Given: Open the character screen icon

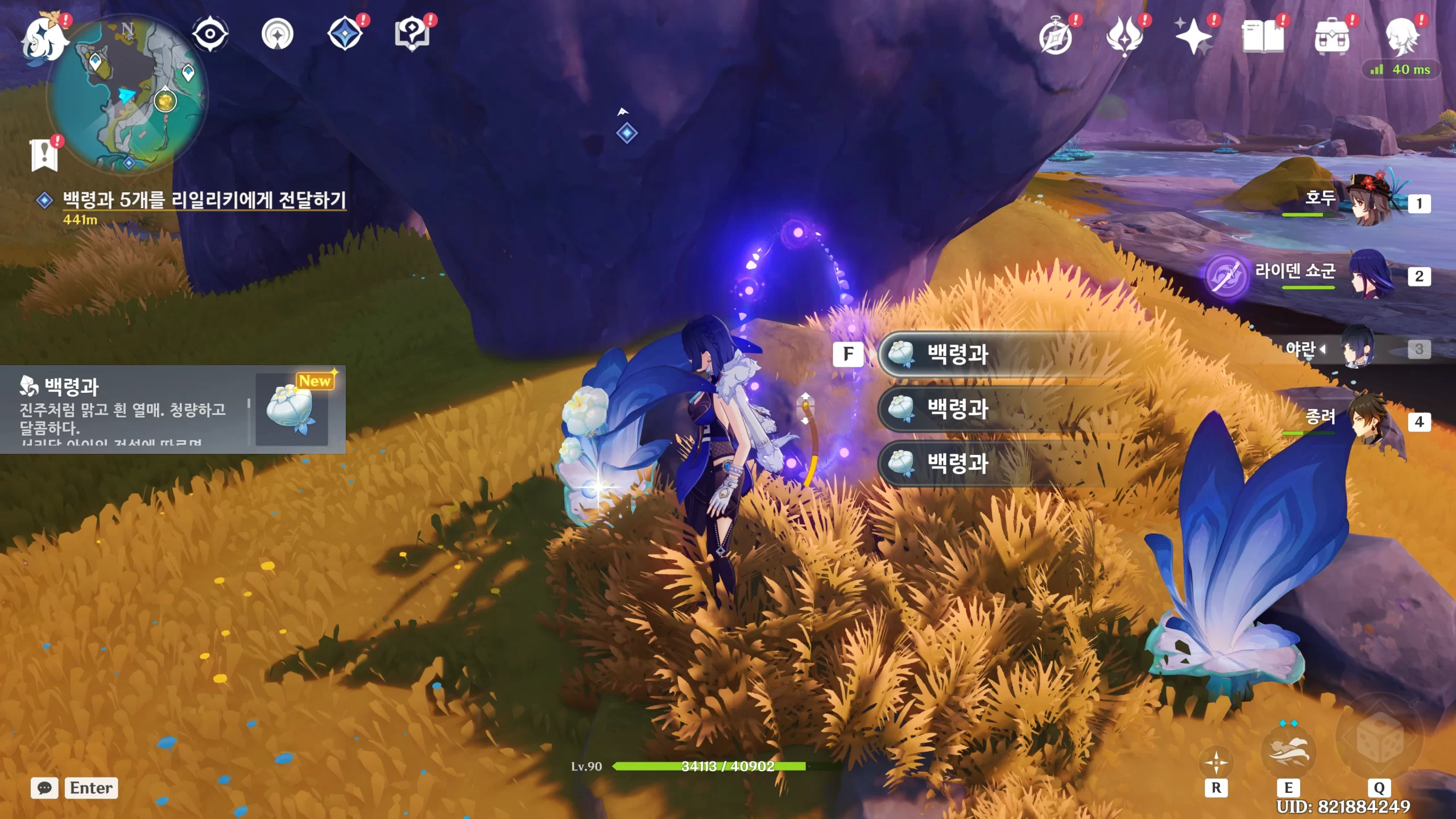Looking at the screenshot, I should 1400,36.
